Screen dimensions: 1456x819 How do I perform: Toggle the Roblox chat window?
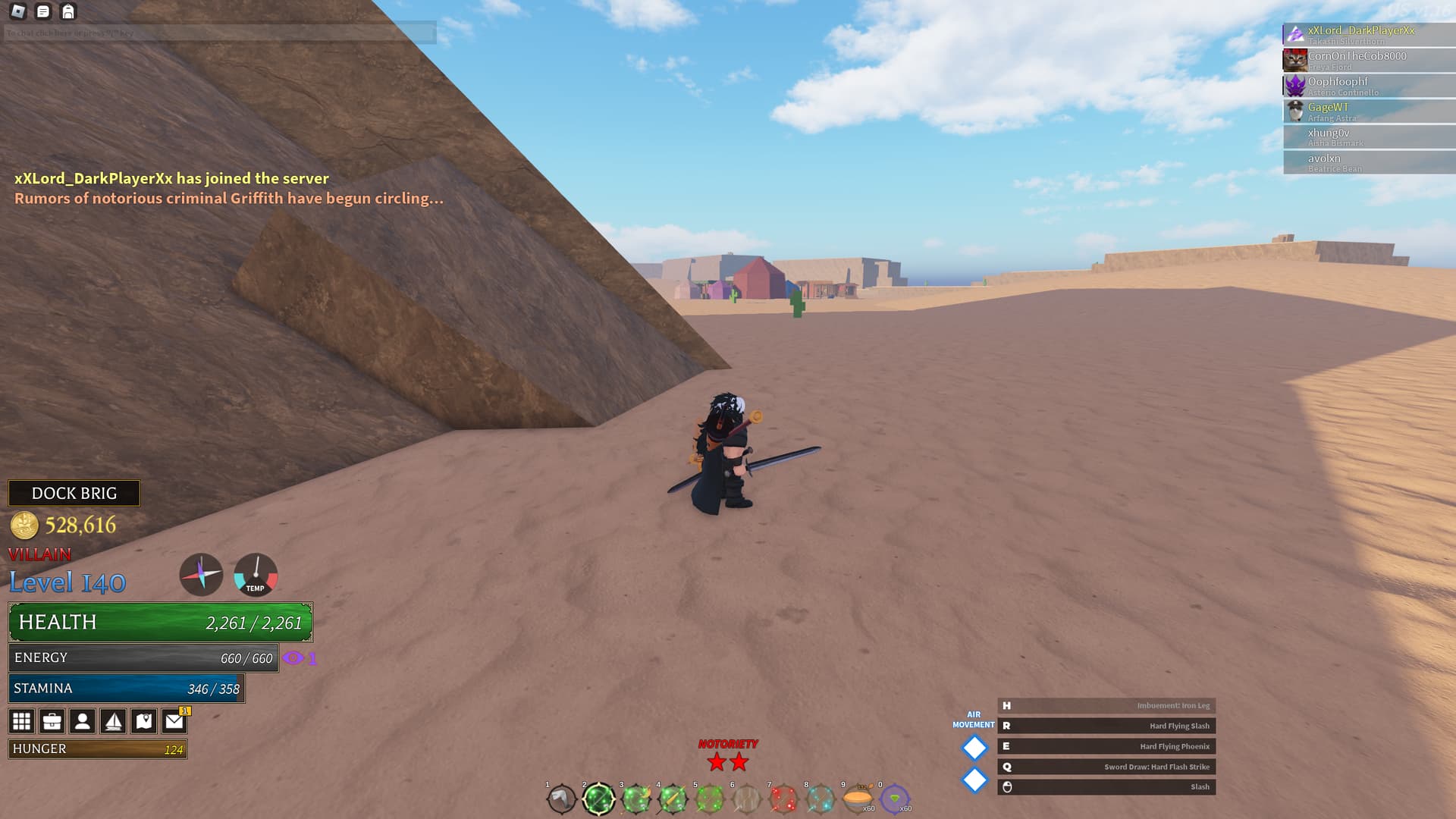pos(43,11)
